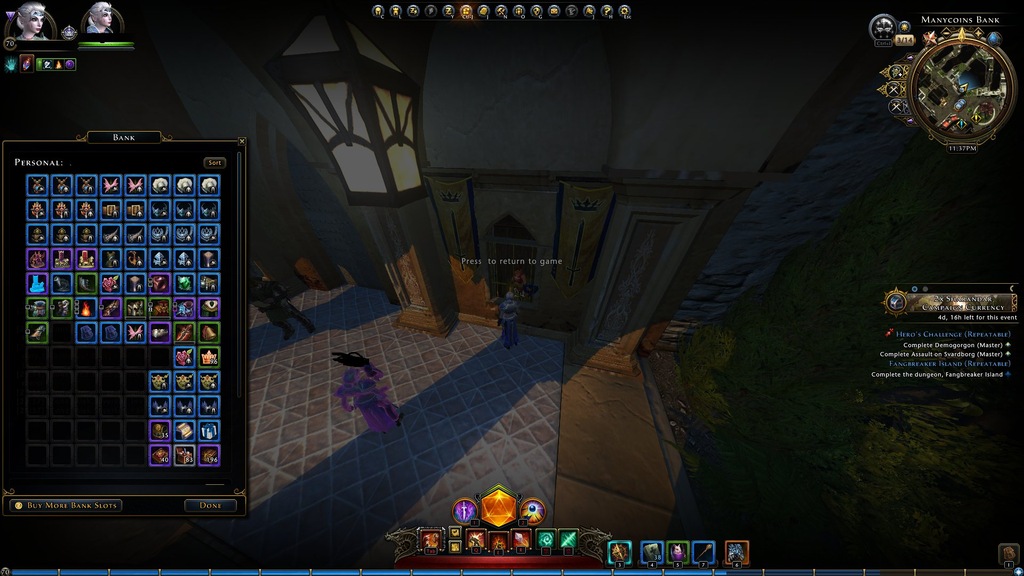Pick the campfire item slot

pyautogui.click(x=86, y=308)
